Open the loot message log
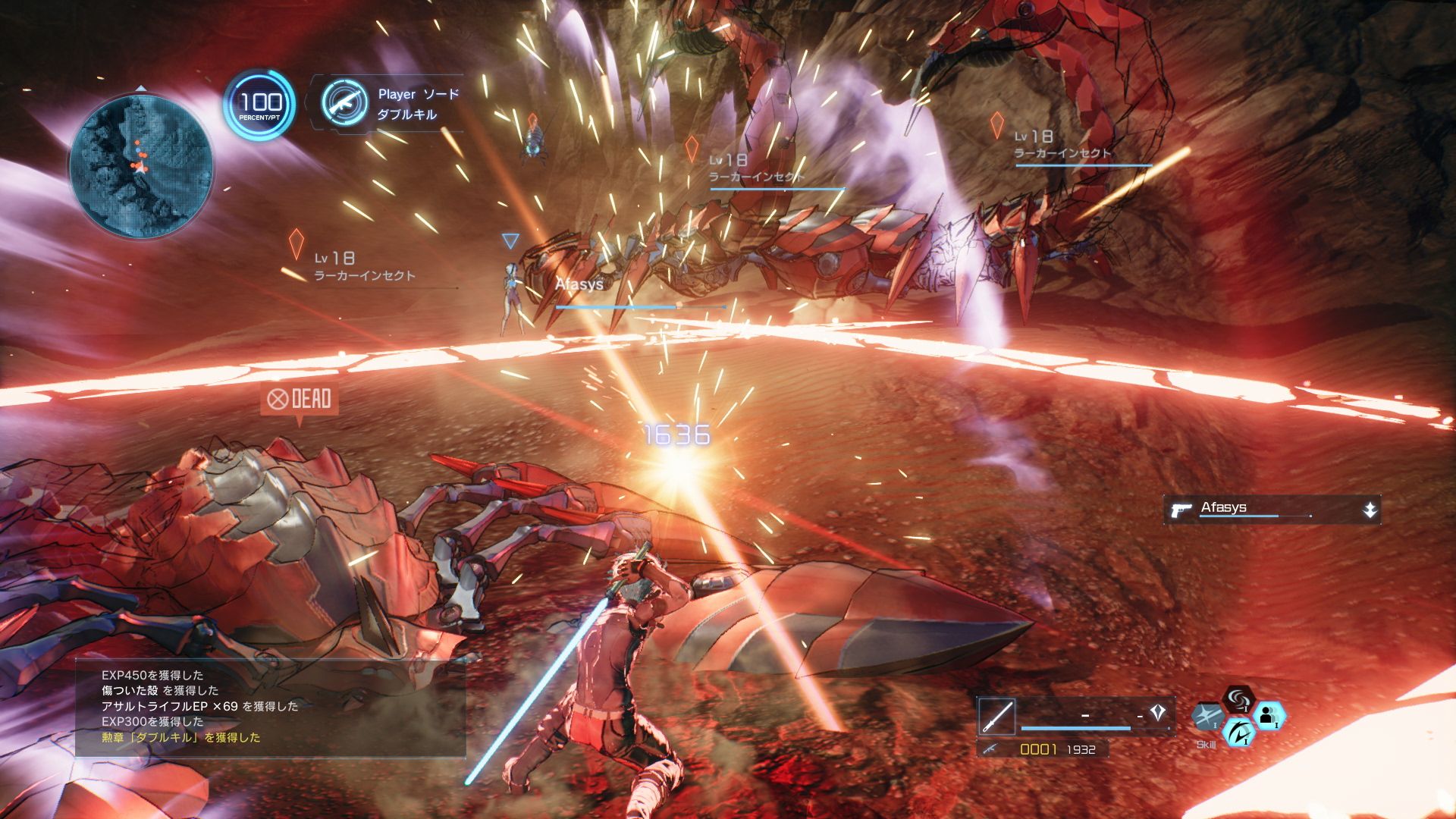Screen dimensions: 1456x819 (x=270, y=707)
